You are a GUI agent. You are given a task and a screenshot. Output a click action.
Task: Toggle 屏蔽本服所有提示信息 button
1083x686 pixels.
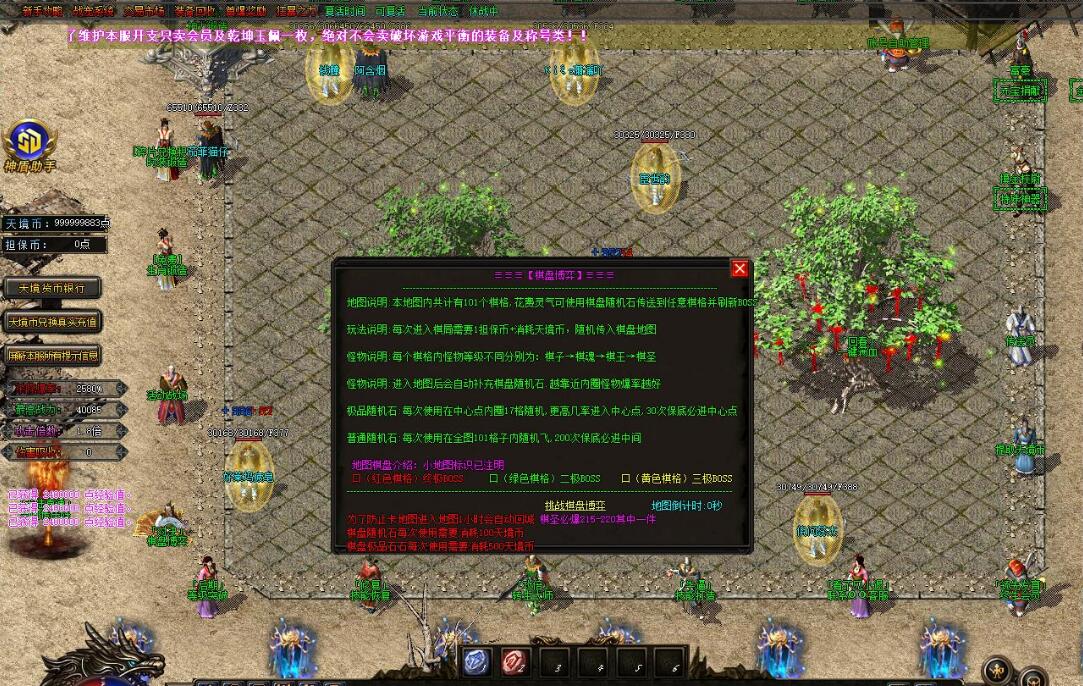pos(52,355)
